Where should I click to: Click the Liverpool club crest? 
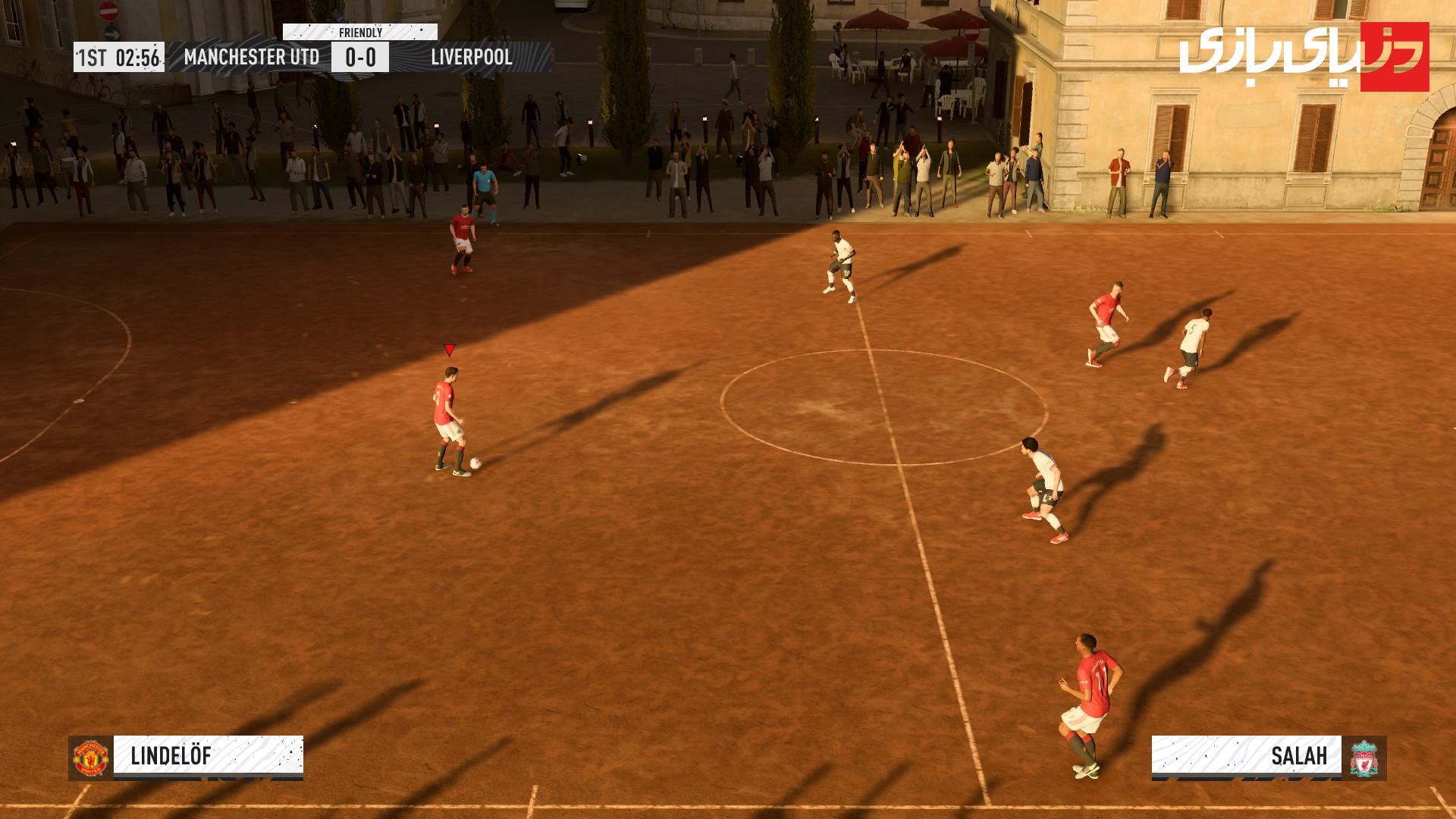pos(1363,758)
